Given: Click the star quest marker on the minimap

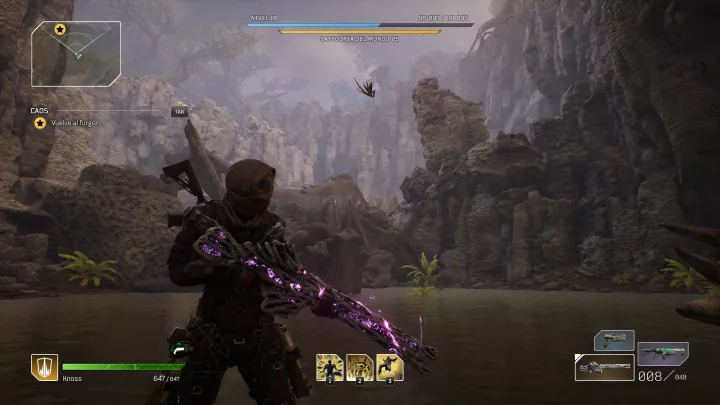Looking at the screenshot, I should (60, 30).
